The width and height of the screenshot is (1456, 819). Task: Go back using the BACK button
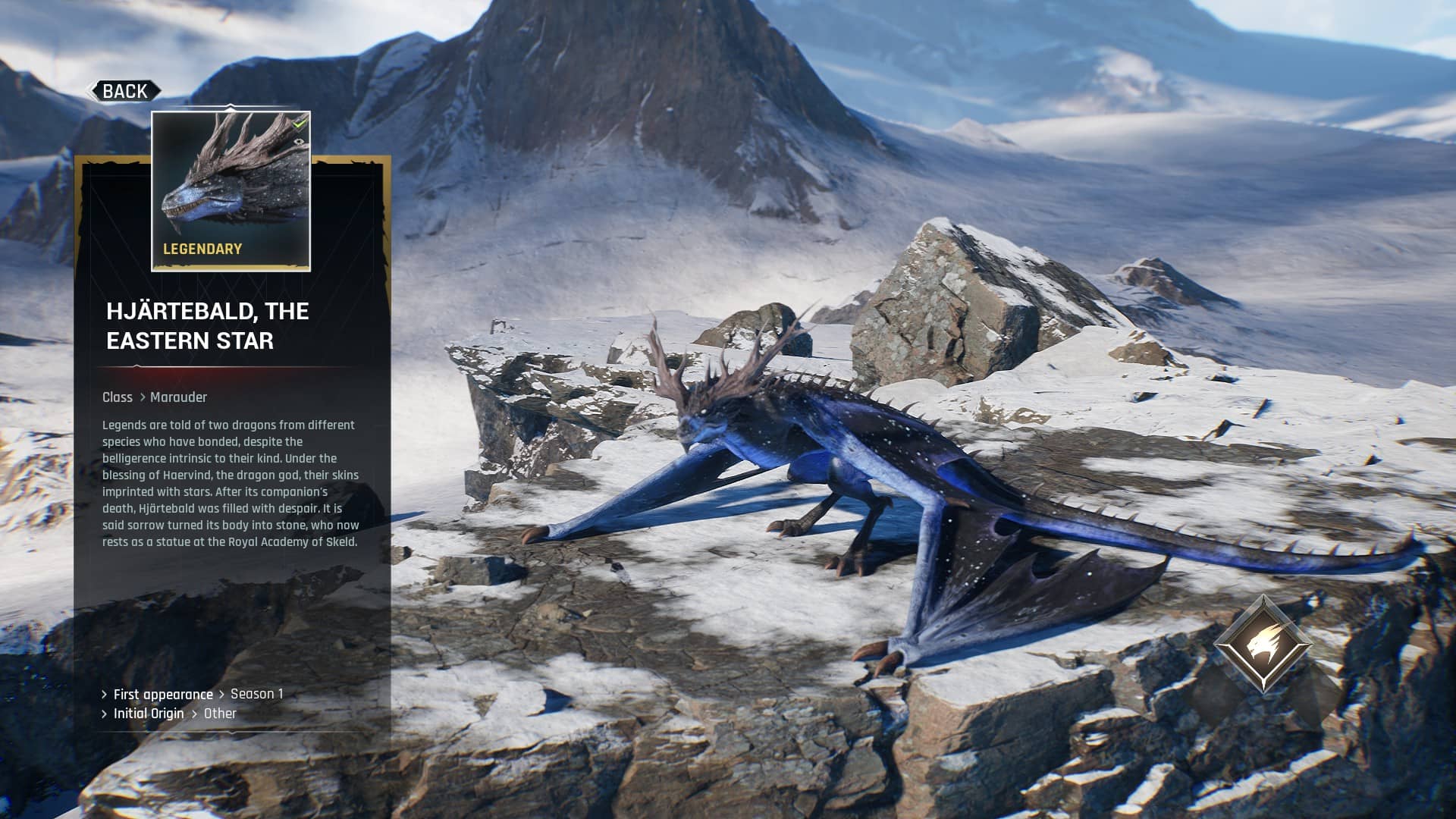pos(124,92)
